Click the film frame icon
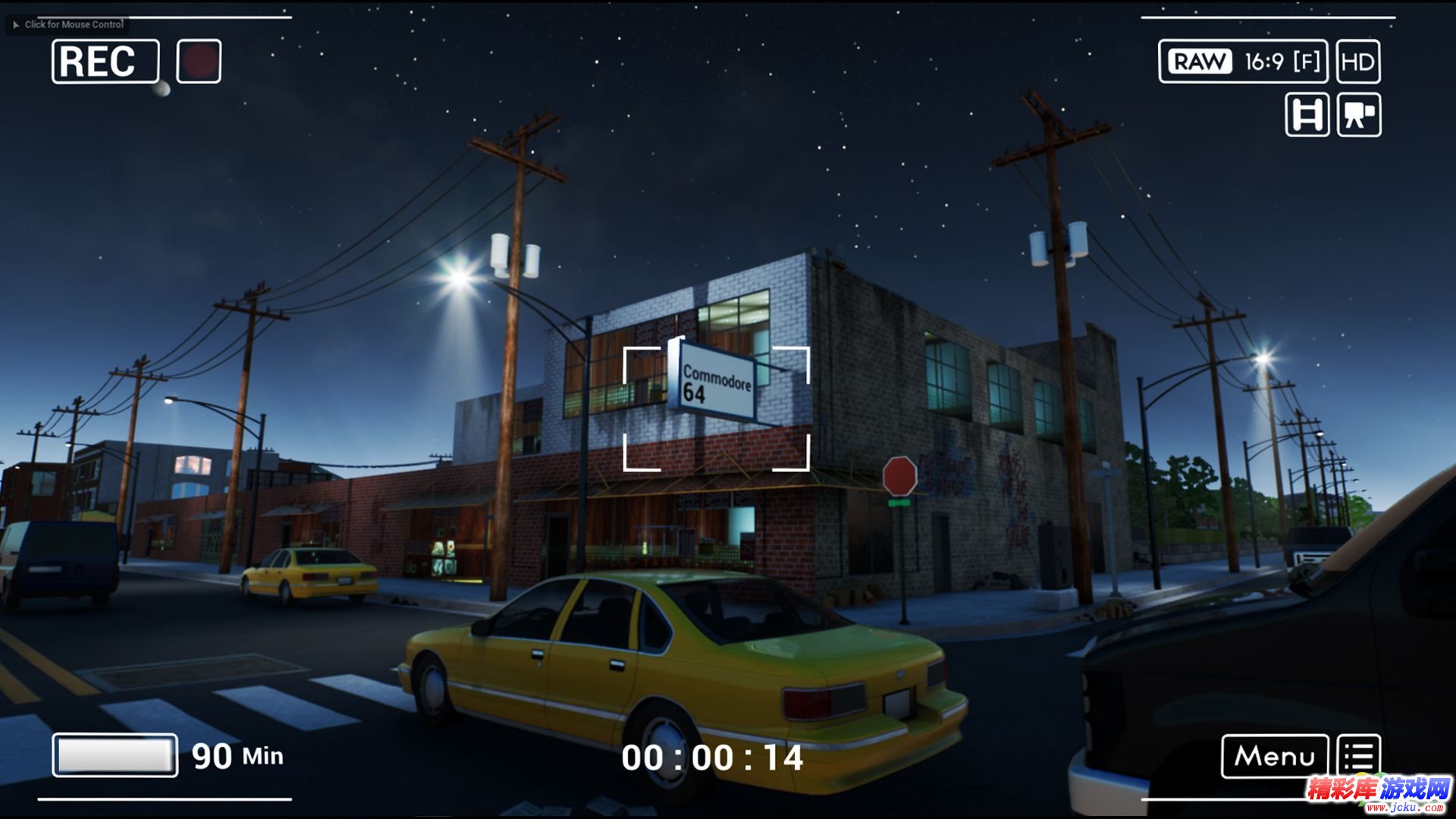Image resolution: width=1456 pixels, height=819 pixels. pos(1307,115)
